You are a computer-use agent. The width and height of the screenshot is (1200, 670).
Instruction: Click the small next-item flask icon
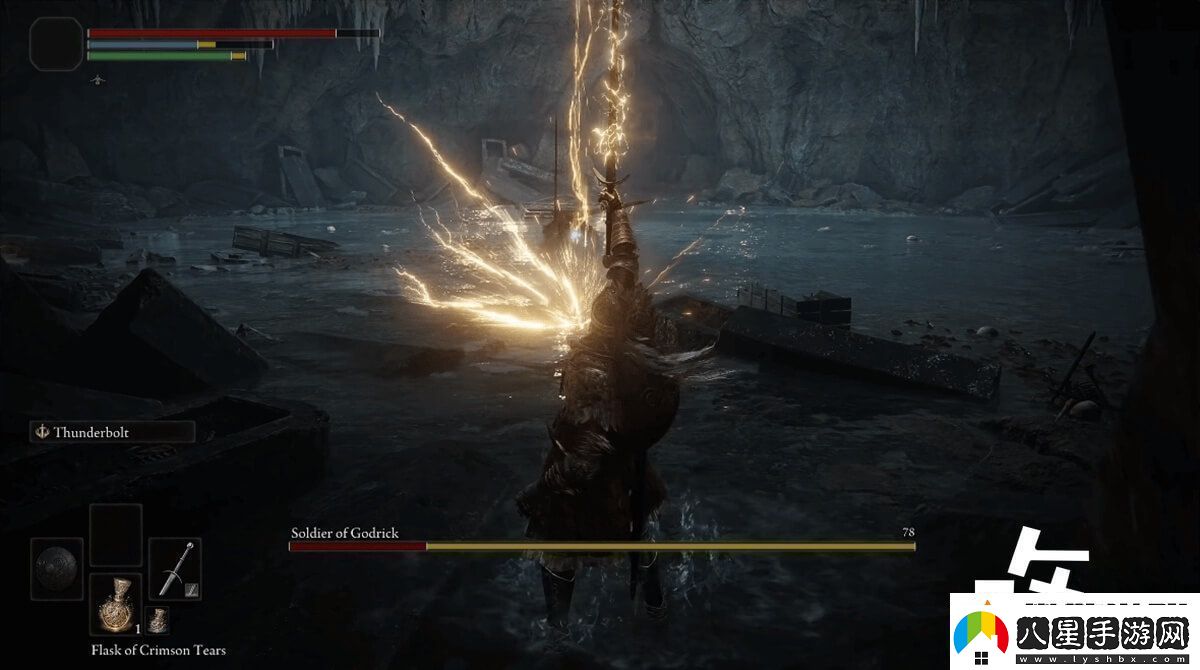tap(158, 621)
